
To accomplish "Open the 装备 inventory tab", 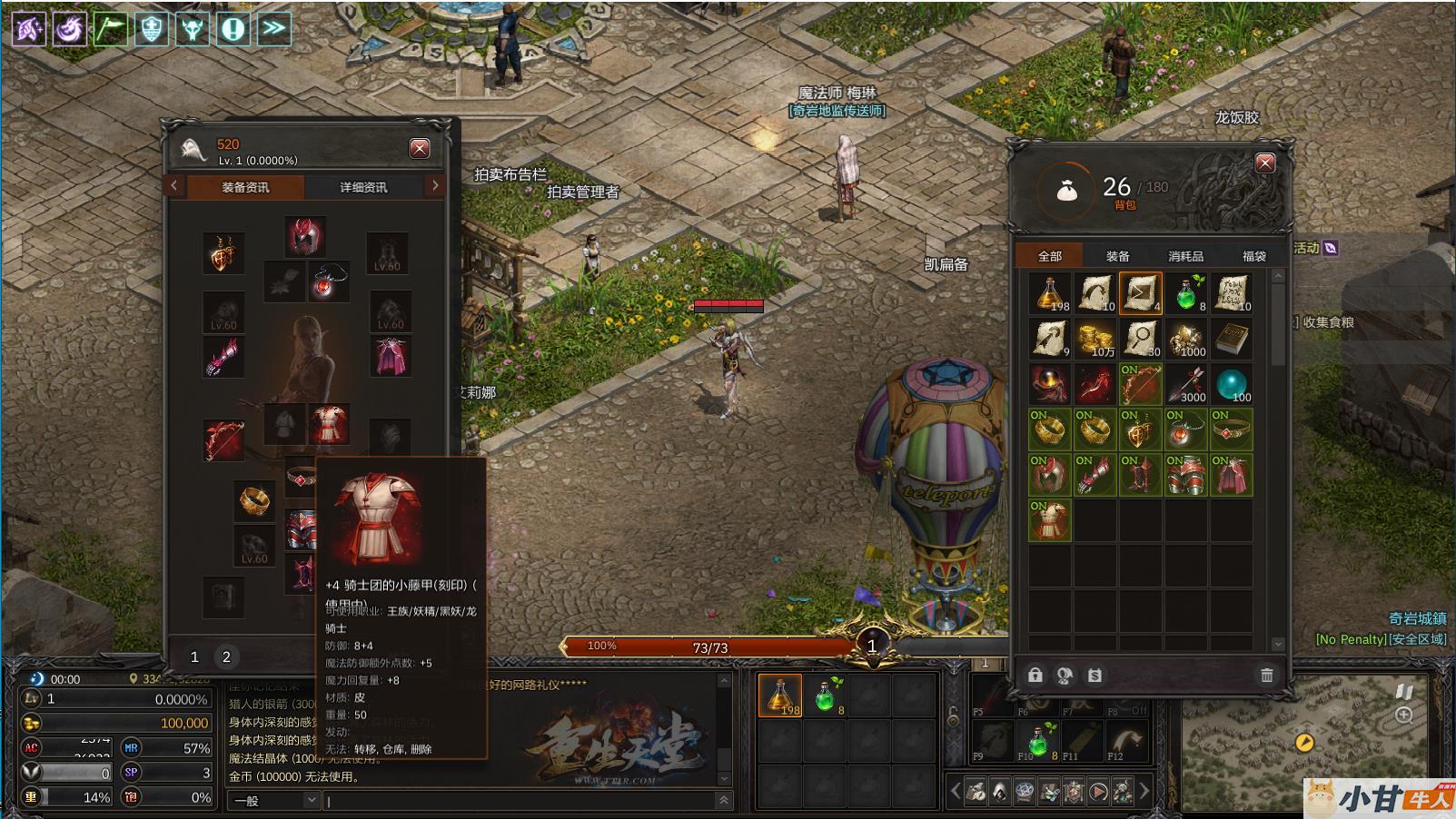I will tap(1117, 256).
